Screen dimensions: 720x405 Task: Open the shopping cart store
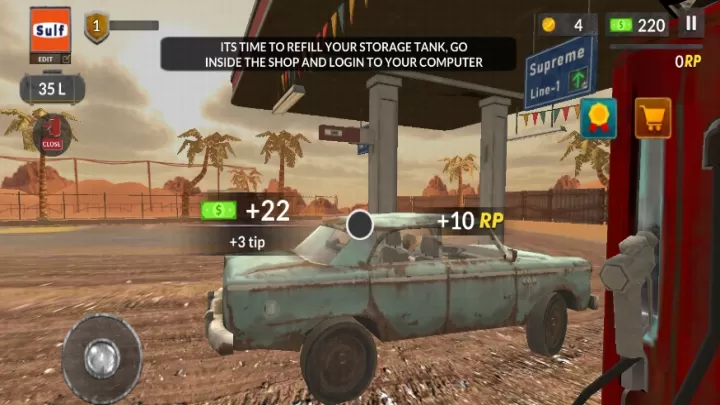652,118
